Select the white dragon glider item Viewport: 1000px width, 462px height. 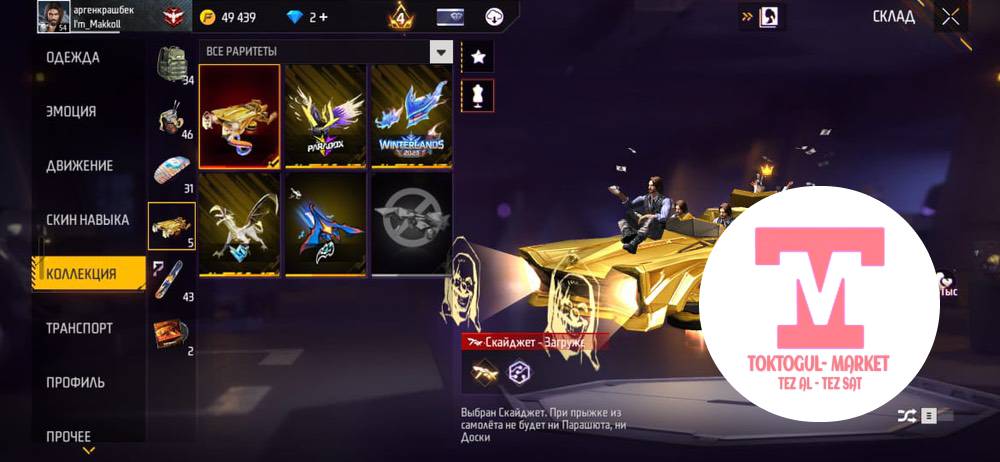pos(240,224)
